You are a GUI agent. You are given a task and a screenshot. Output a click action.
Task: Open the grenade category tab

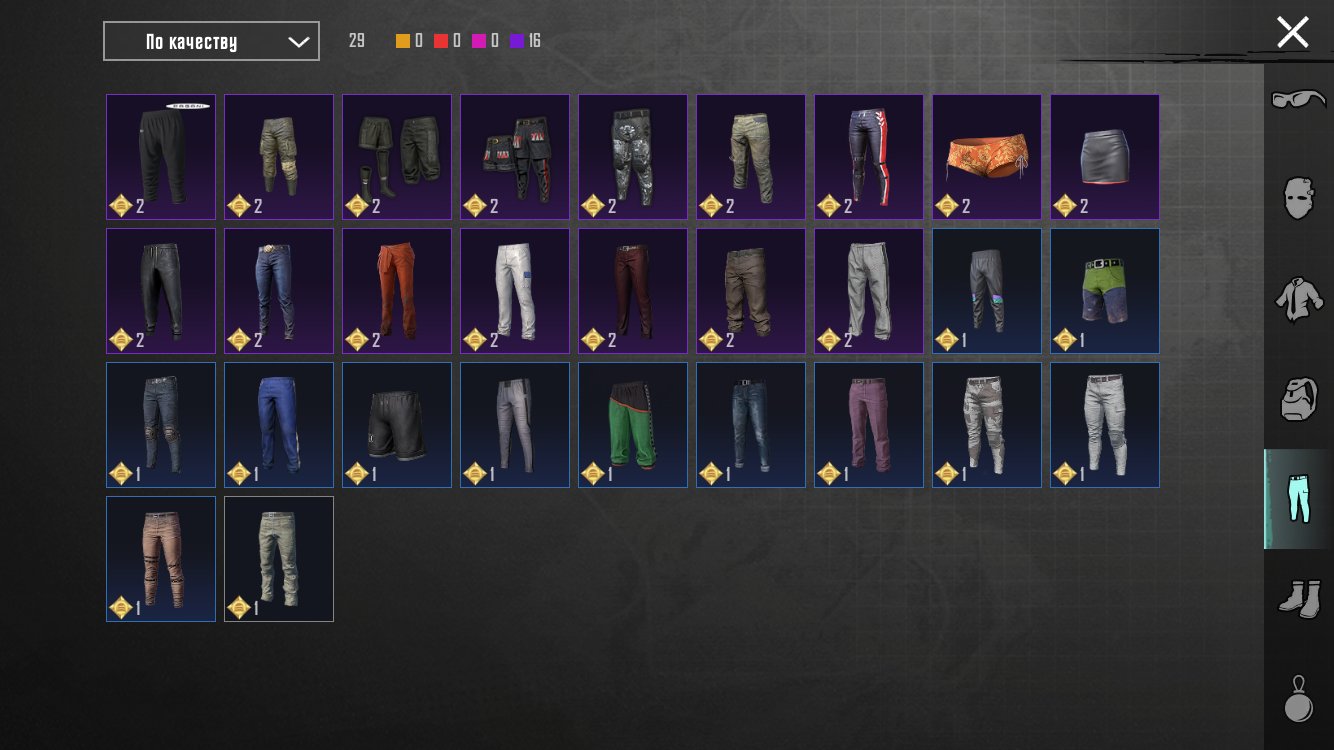pyautogui.click(x=1298, y=698)
